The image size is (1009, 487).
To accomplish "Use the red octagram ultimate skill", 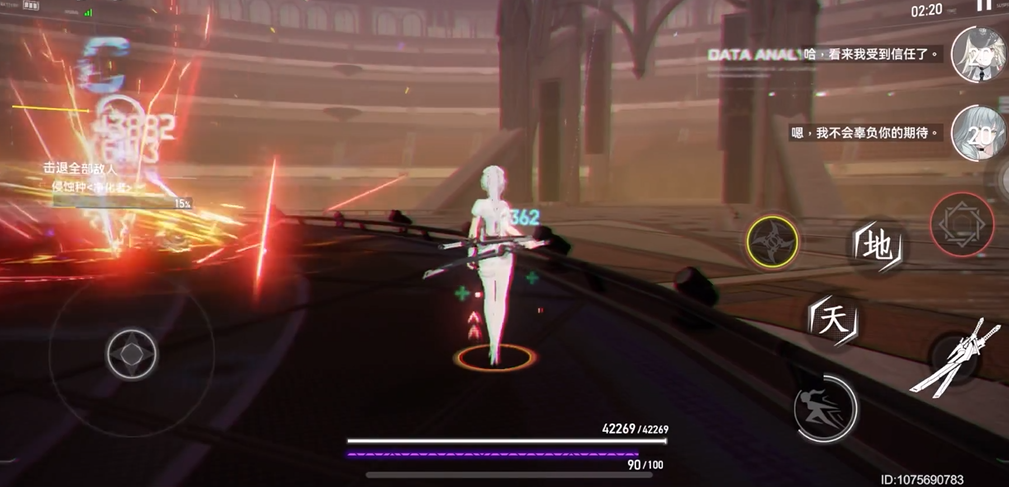I will pyautogui.click(x=961, y=223).
